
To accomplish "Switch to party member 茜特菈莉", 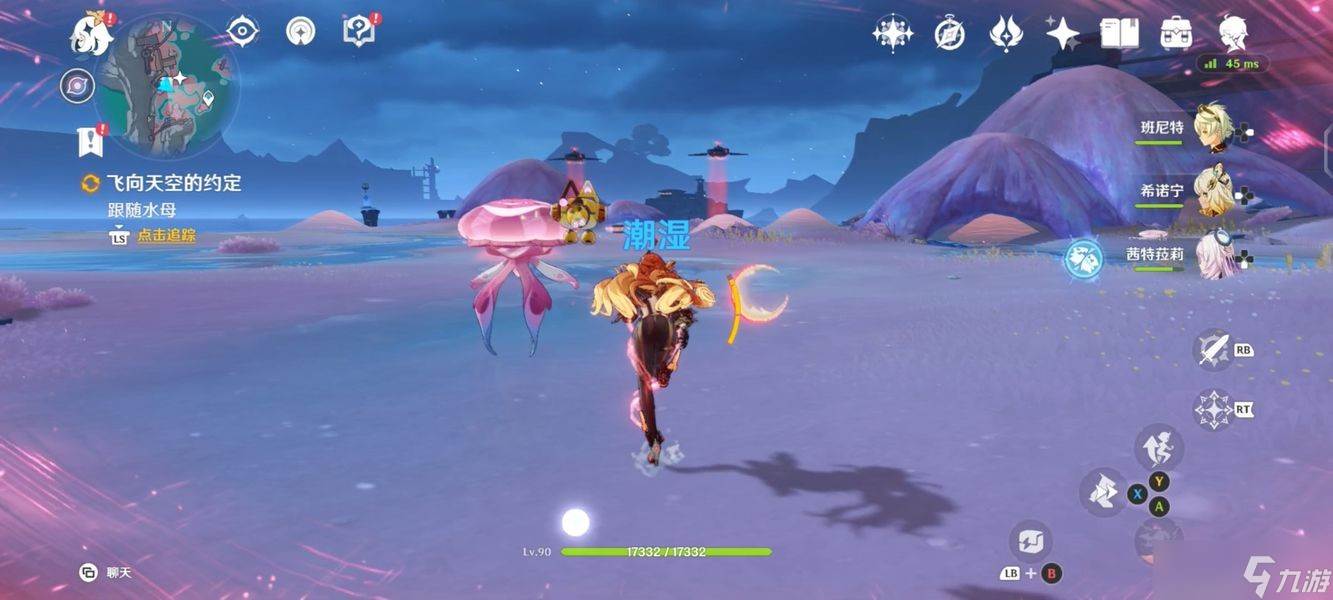I will (x=1213, y=255).
